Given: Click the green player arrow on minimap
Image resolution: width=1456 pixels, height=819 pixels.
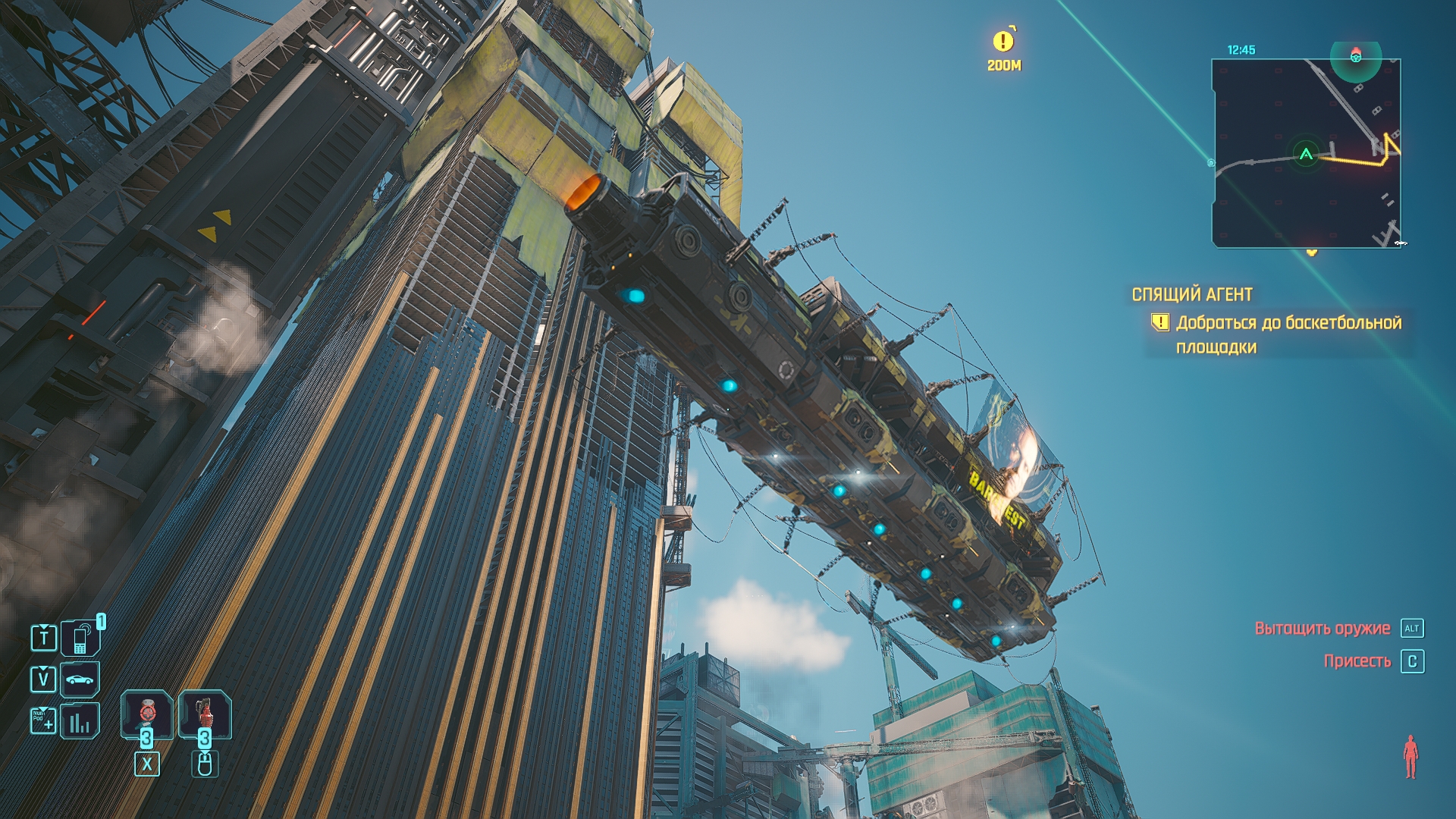Looking at the screenshot, I should coord(1306,155).
